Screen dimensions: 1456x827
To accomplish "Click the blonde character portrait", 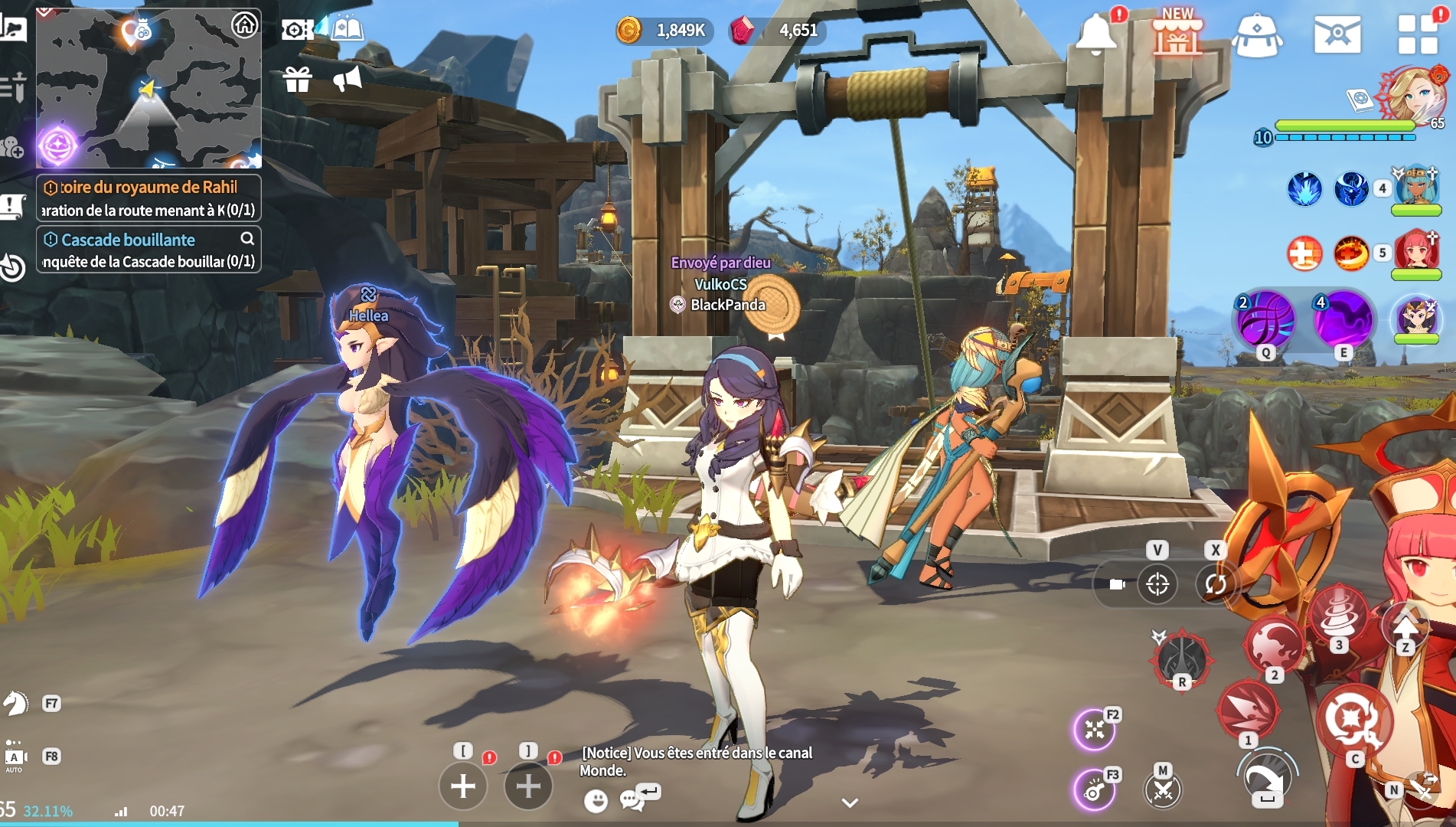I will click(x=1411, y=94).
